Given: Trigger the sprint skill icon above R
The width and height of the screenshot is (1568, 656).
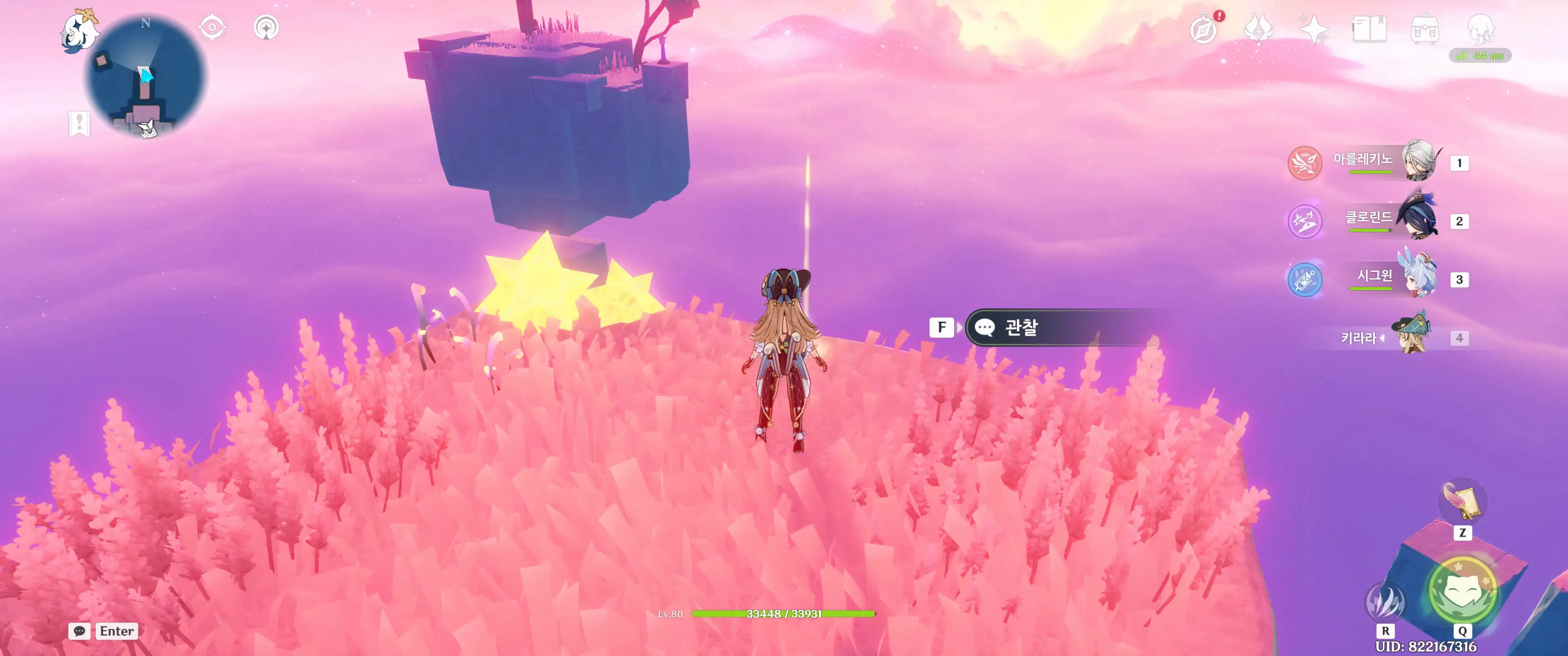Looking at the screenshot, I should [1385, 601].
